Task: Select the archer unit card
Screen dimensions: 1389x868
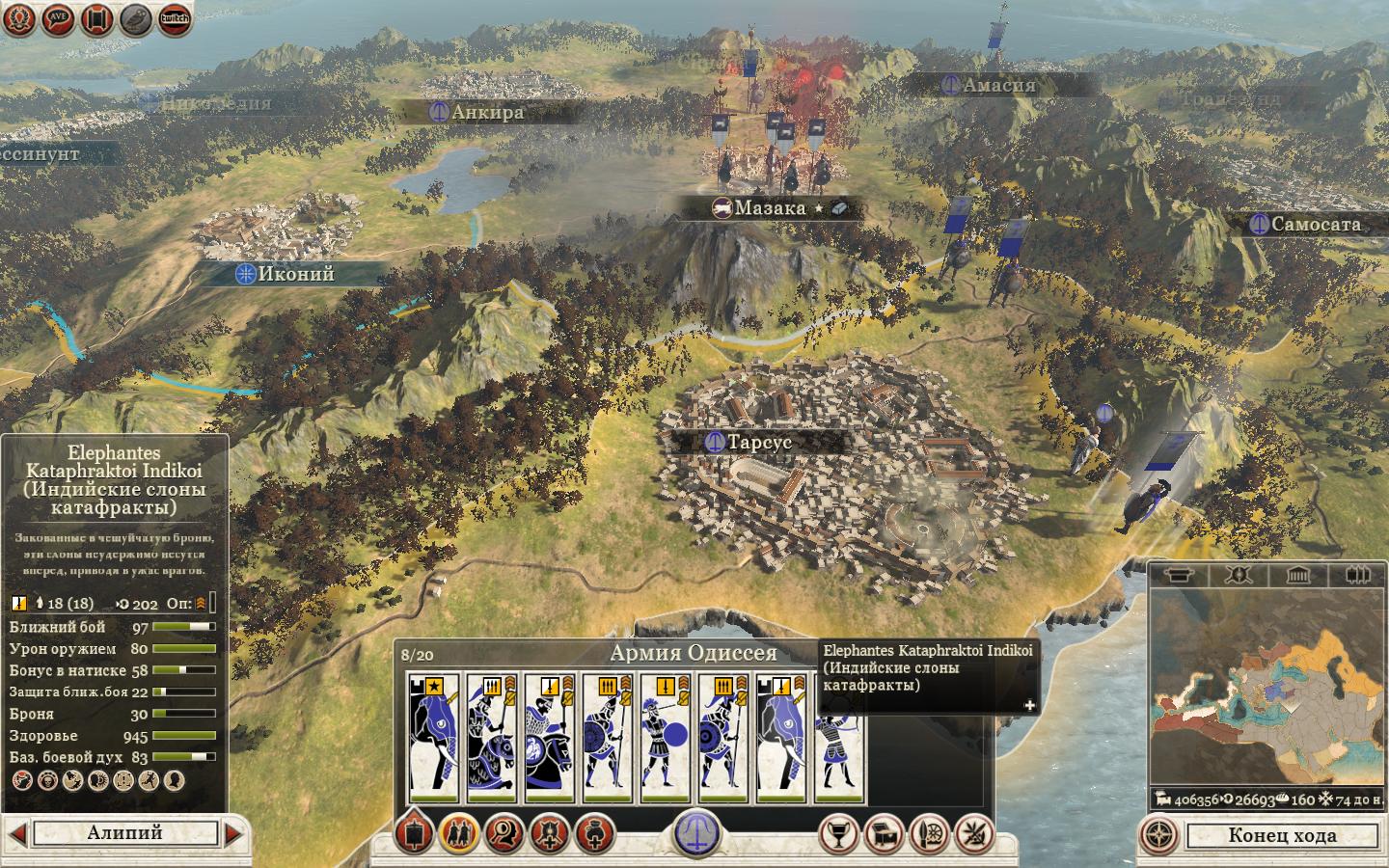Action: click(x=839, y=739)
